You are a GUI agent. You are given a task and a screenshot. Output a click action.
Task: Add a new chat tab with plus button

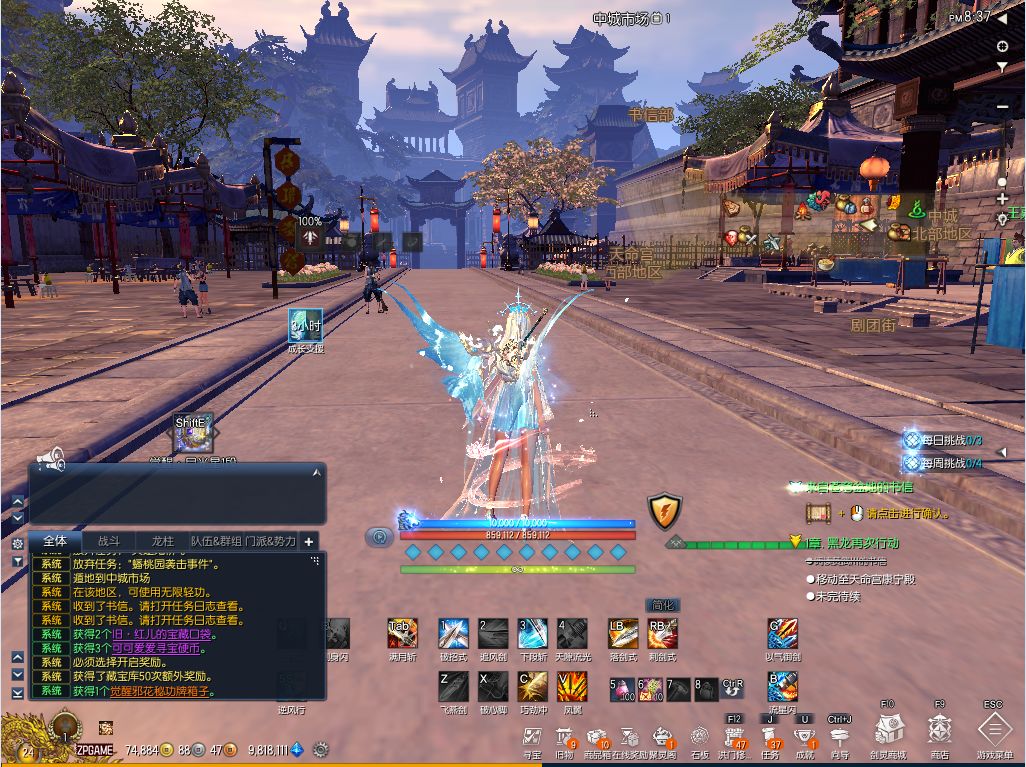click(309, 542)
